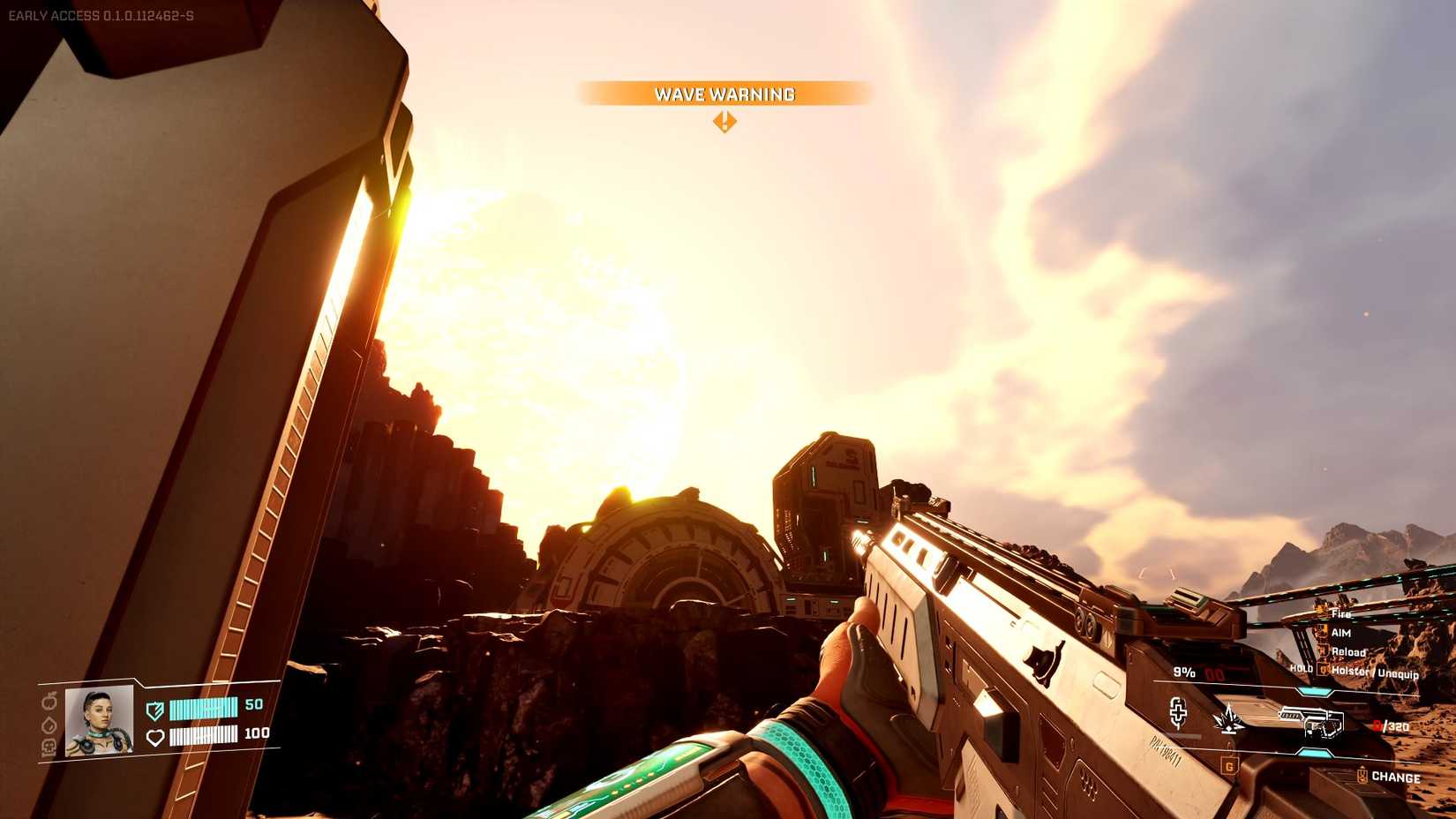1456x819 pixels.
Task: Click the skull status icon below the droplet
Action: (49, 746)
